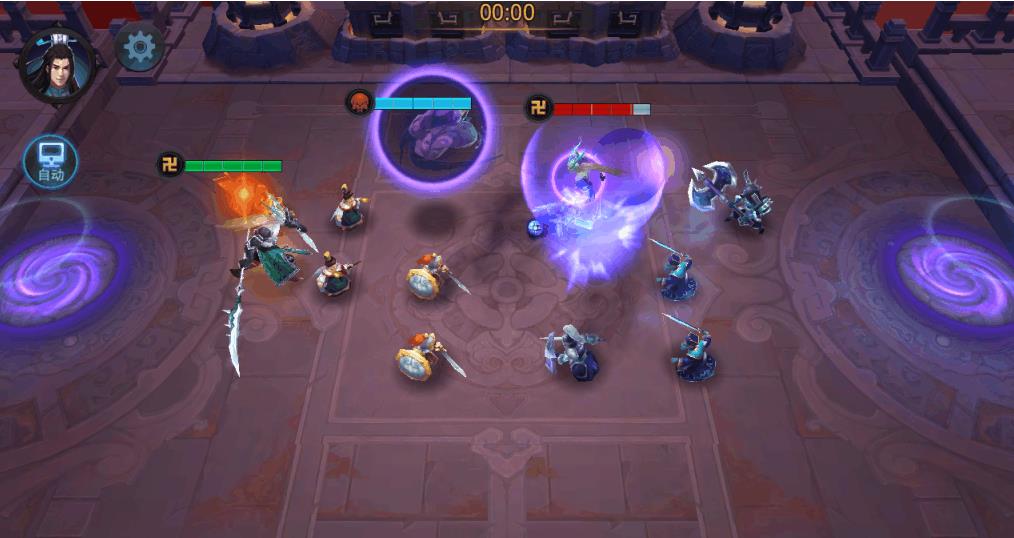
Task: Toggle the 自动 auto-battle button
Action: point(51,162)
